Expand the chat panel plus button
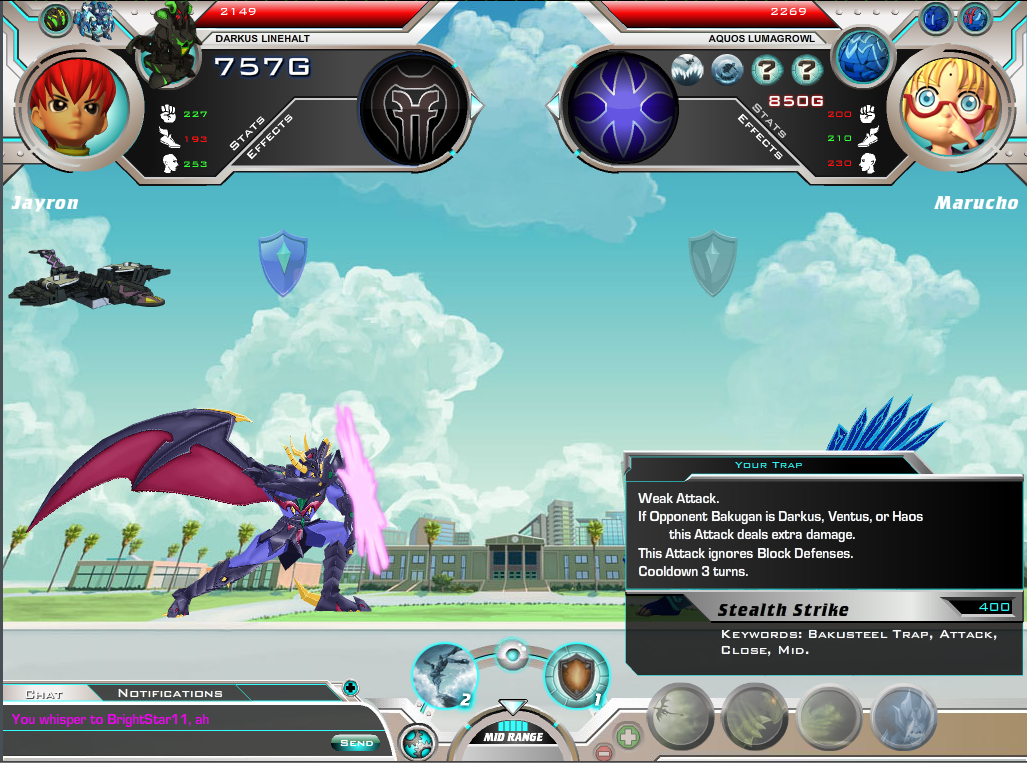Image resolution: width=1027 pixels, height=763 pixels. coord(350,688)
